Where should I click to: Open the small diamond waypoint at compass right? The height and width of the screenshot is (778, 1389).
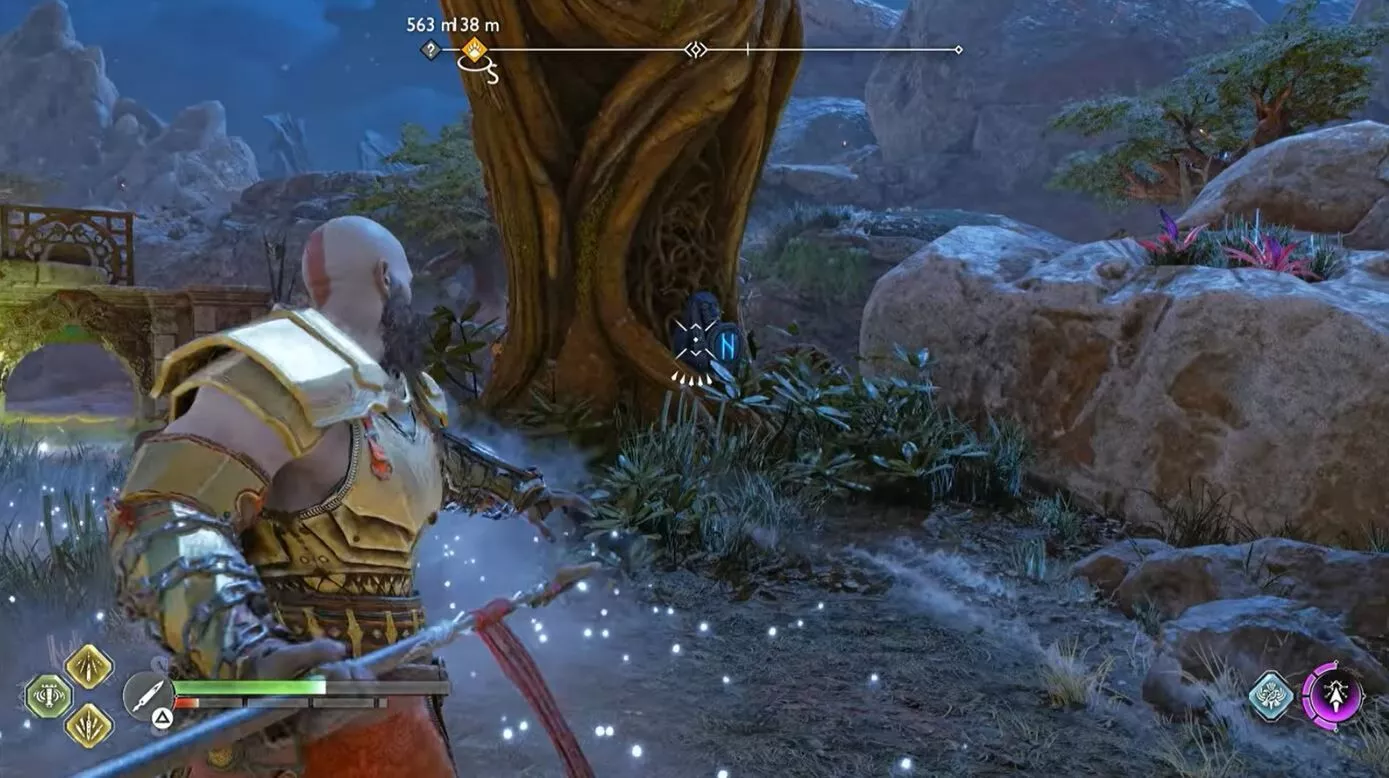(959, 50)
